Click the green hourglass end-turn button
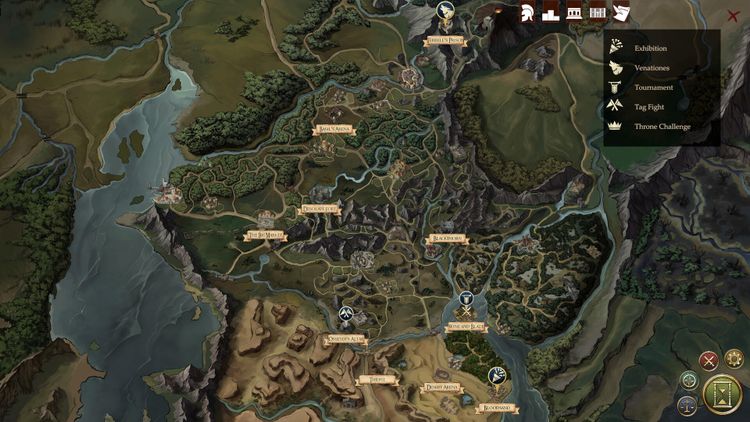This screenshot has height=422, width=750. [722, 394]
